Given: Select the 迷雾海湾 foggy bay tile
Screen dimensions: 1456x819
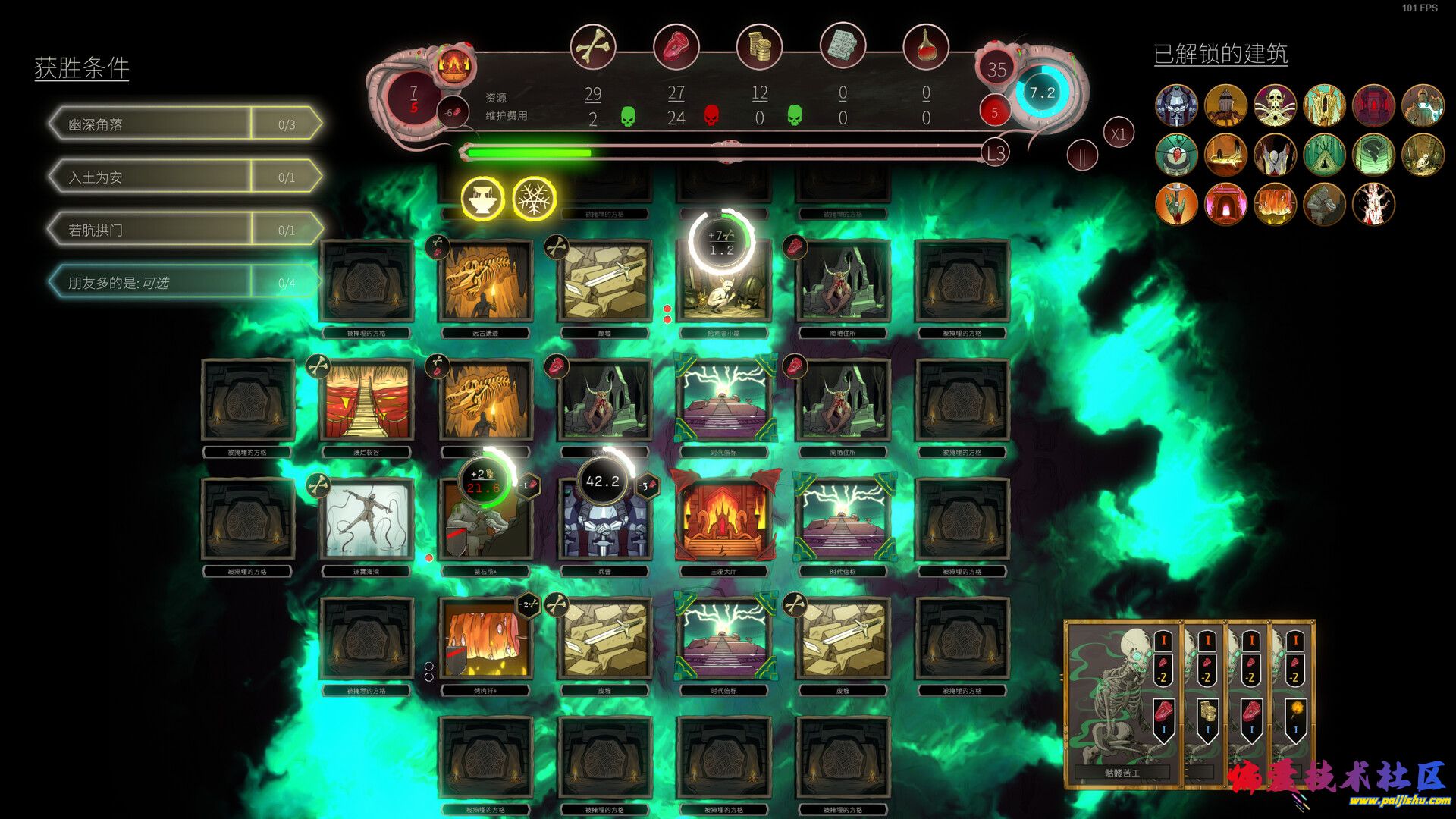Looking at the screenshot, I should (x=366, y=519).
